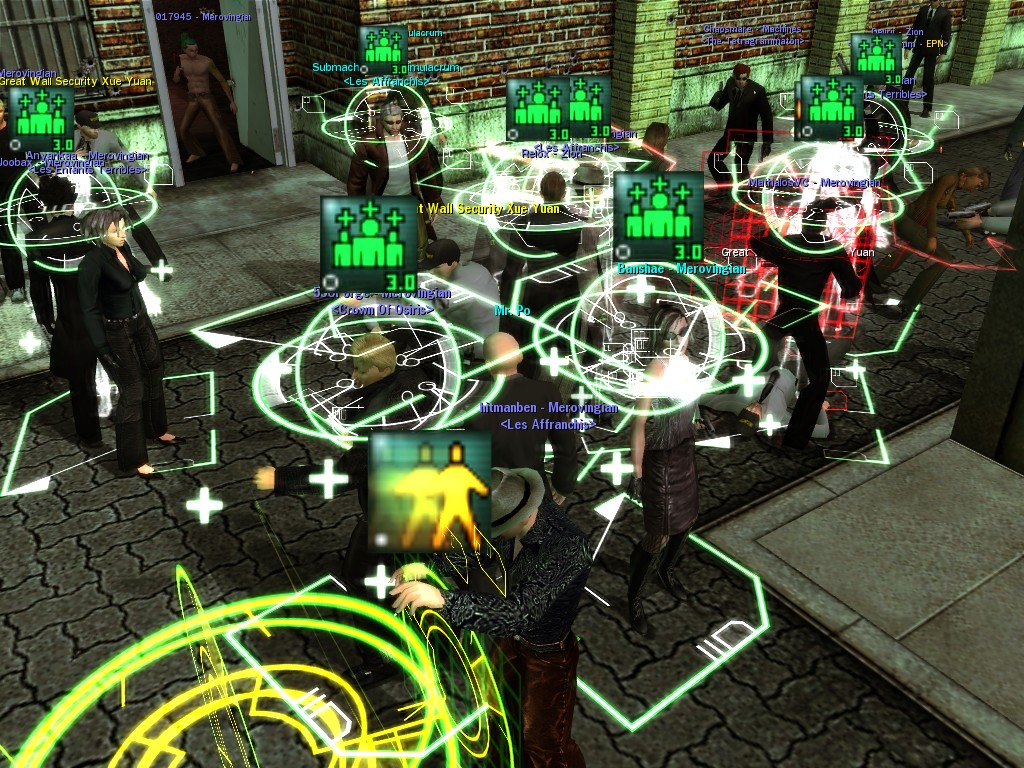This screenshot has height=768, width=1024.
Task: Select the Mr. Po name label
Action: point(512,311)
